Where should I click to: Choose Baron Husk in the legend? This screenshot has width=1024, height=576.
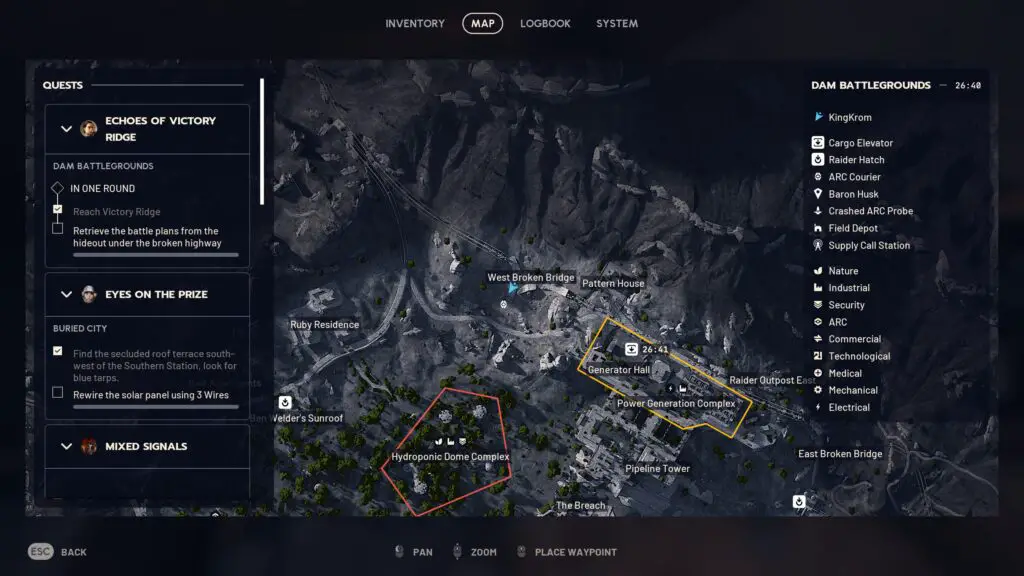tap(853, 194)
